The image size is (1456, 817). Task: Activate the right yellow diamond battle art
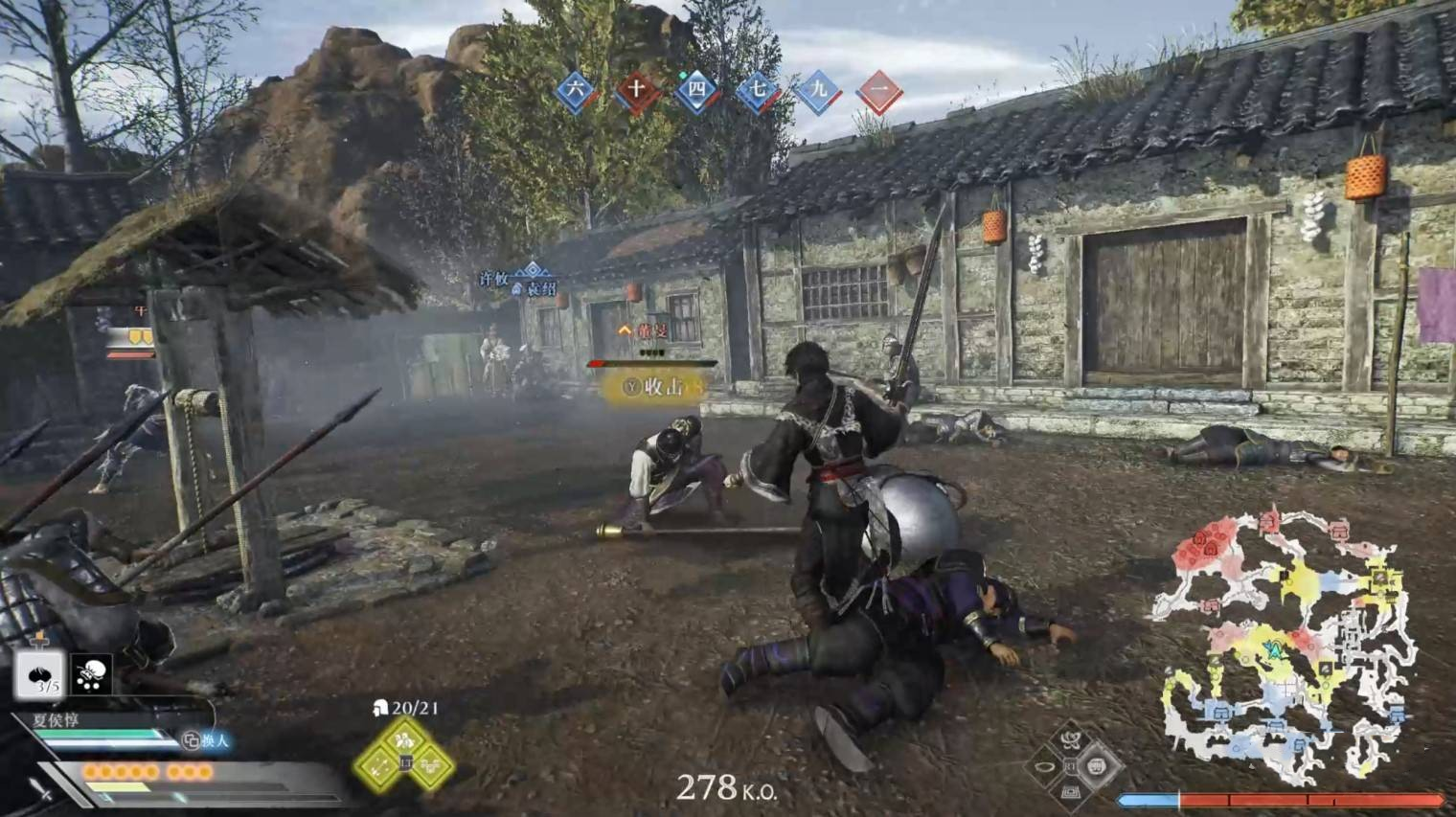[431, 764]
